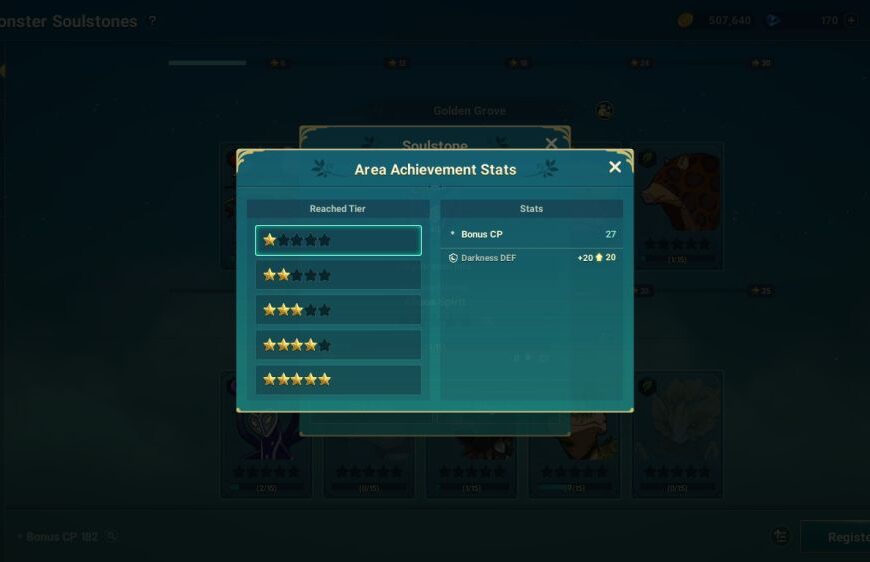The height and width of the screenshot is (562, 870).
Task: Pick the three-star reached tier row
Action: pyautogui.click(x=338, y=310)
